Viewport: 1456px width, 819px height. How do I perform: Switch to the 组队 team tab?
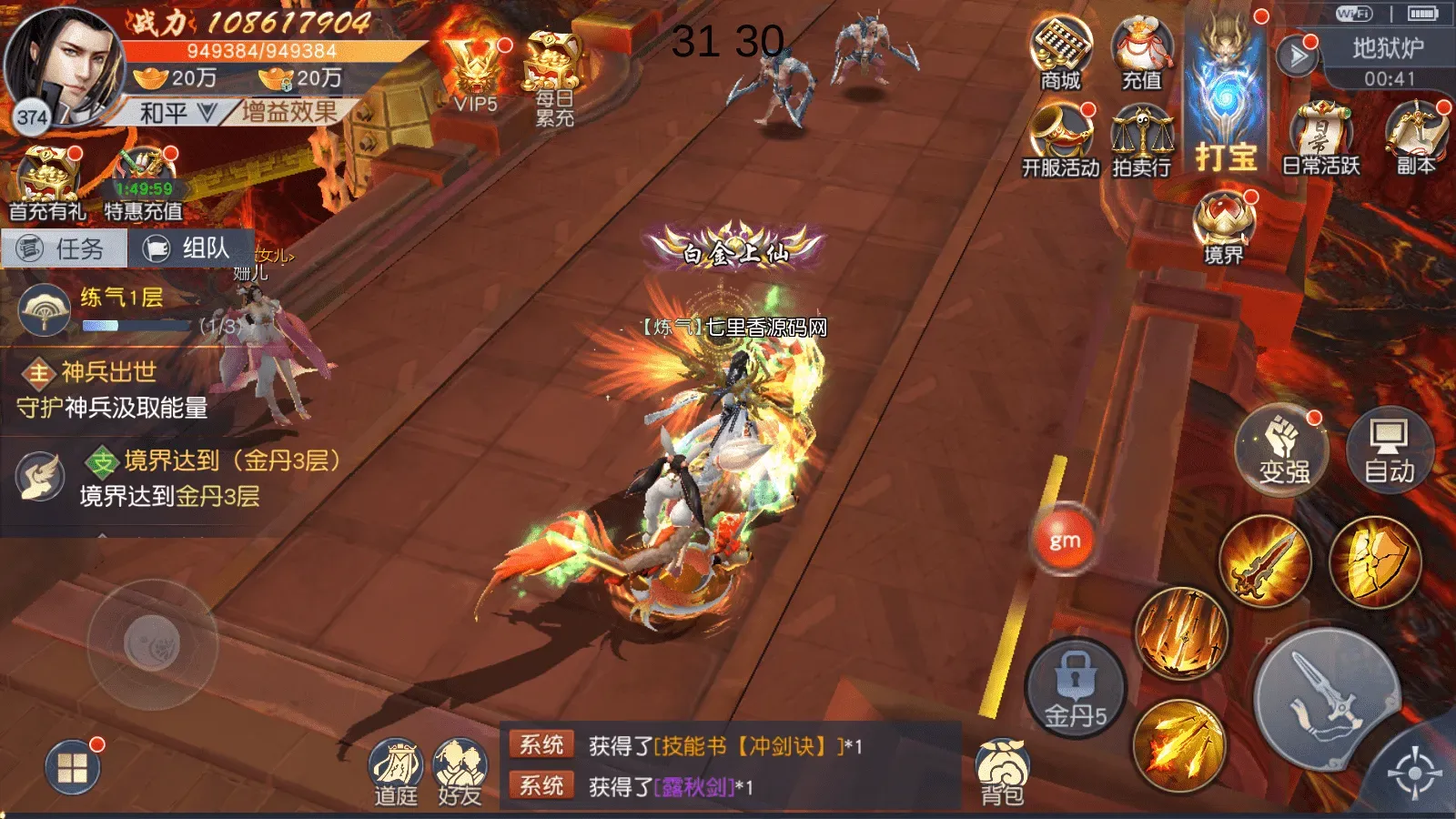191,248
